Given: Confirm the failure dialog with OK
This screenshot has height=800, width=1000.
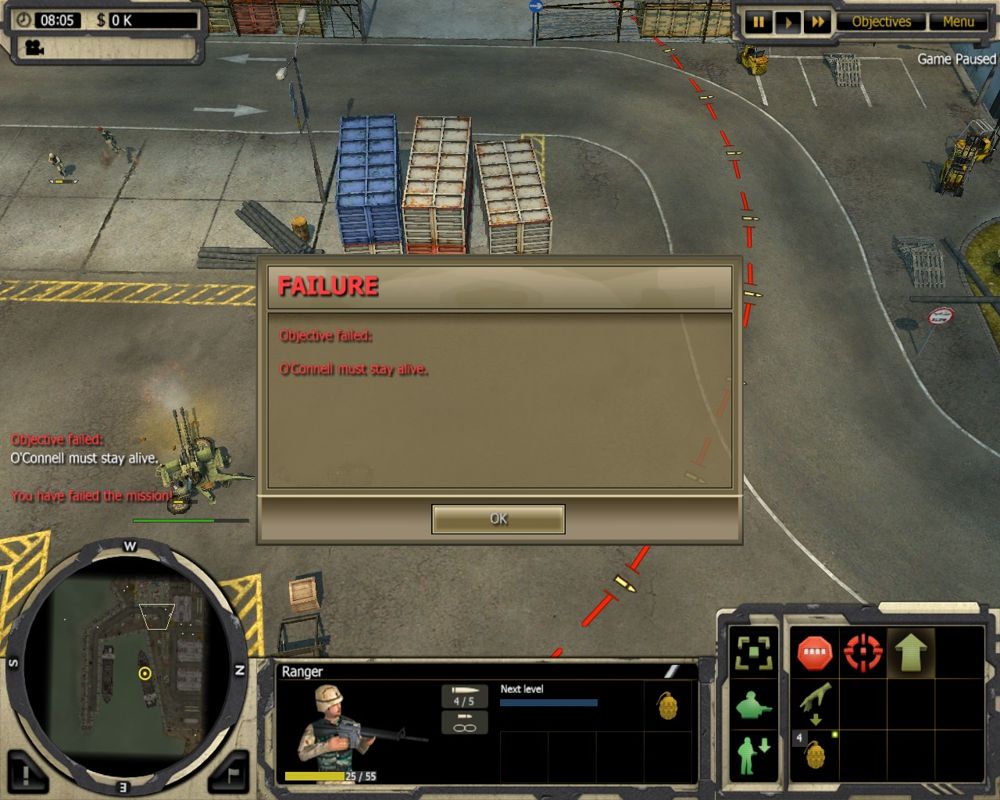Looking at the screenshot, I should pyautogui.click(x=498, y=519).
